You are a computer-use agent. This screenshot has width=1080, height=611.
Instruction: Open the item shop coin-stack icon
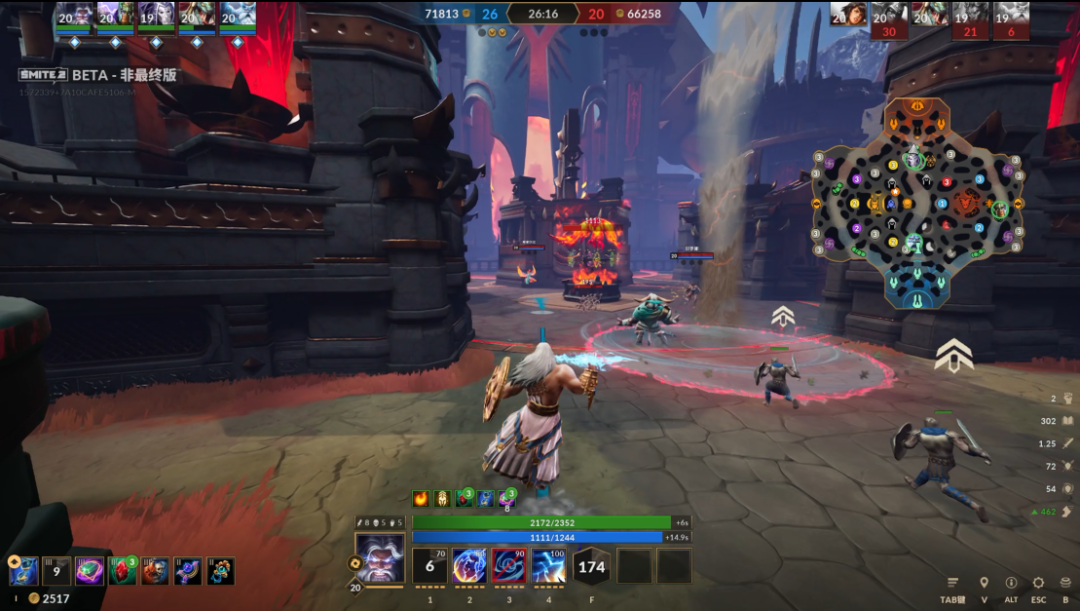(x=1067, y=583)
